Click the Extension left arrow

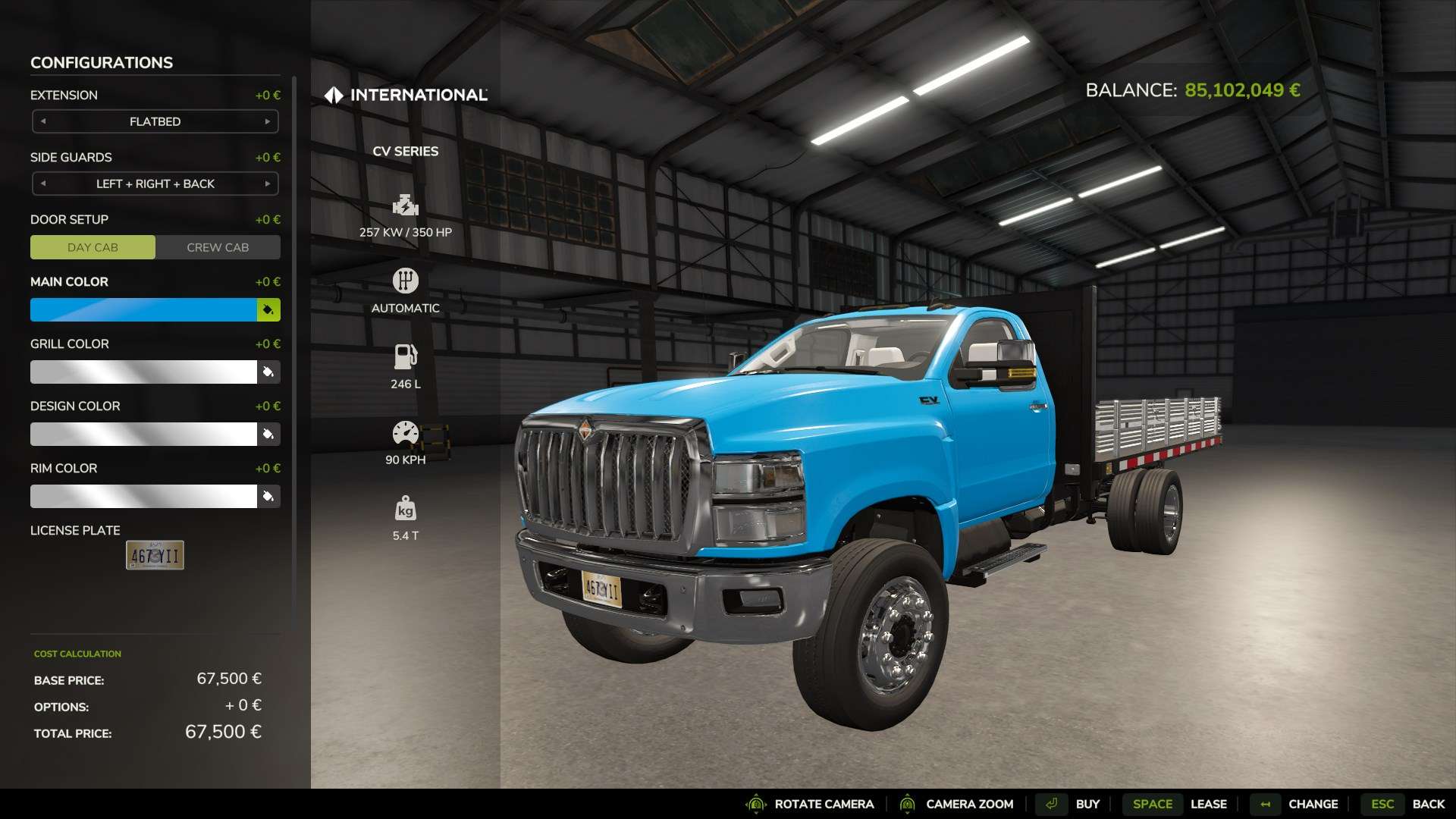pyautogui.click(x=43, y=121)
